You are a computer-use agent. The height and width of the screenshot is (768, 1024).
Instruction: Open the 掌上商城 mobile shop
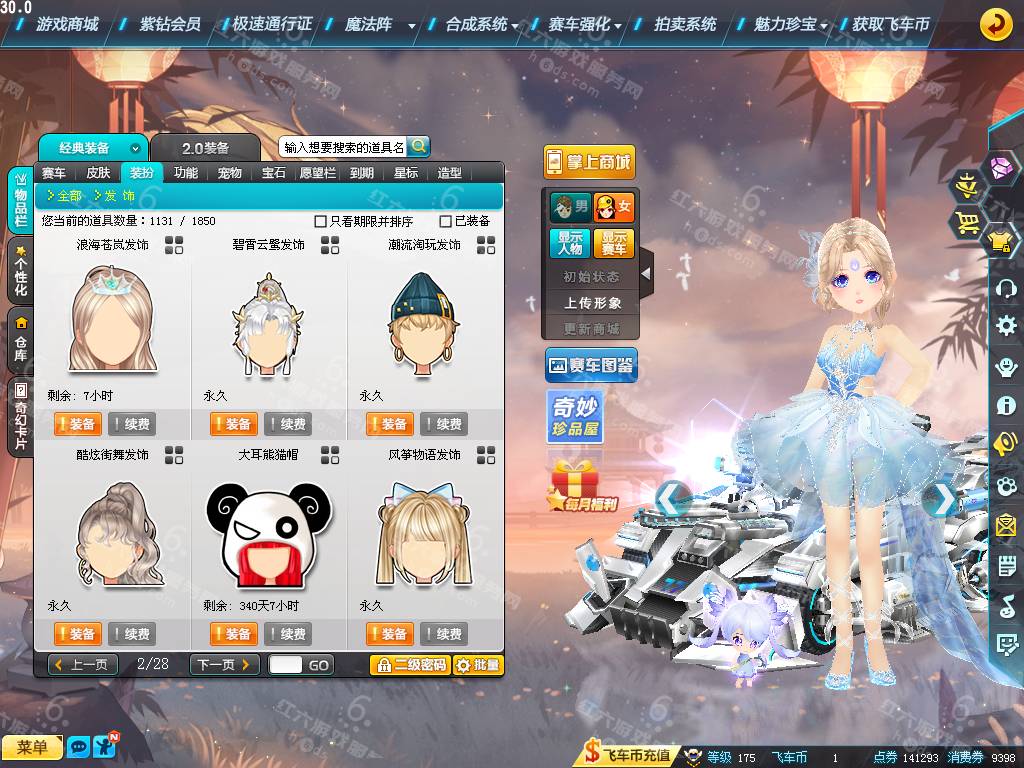tap(589, 162)
